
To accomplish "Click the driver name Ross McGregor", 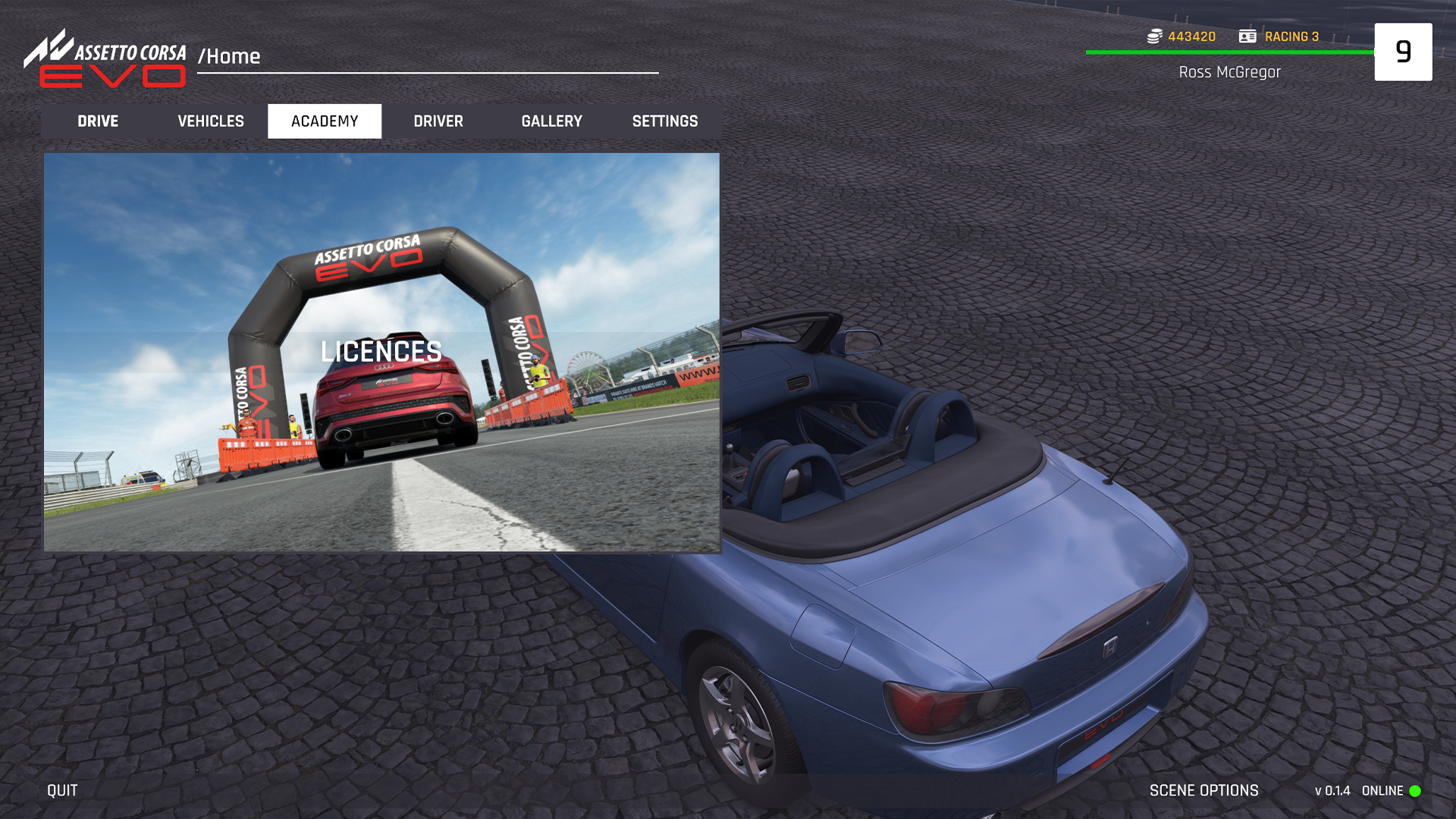I will (x=1229, y=72).
